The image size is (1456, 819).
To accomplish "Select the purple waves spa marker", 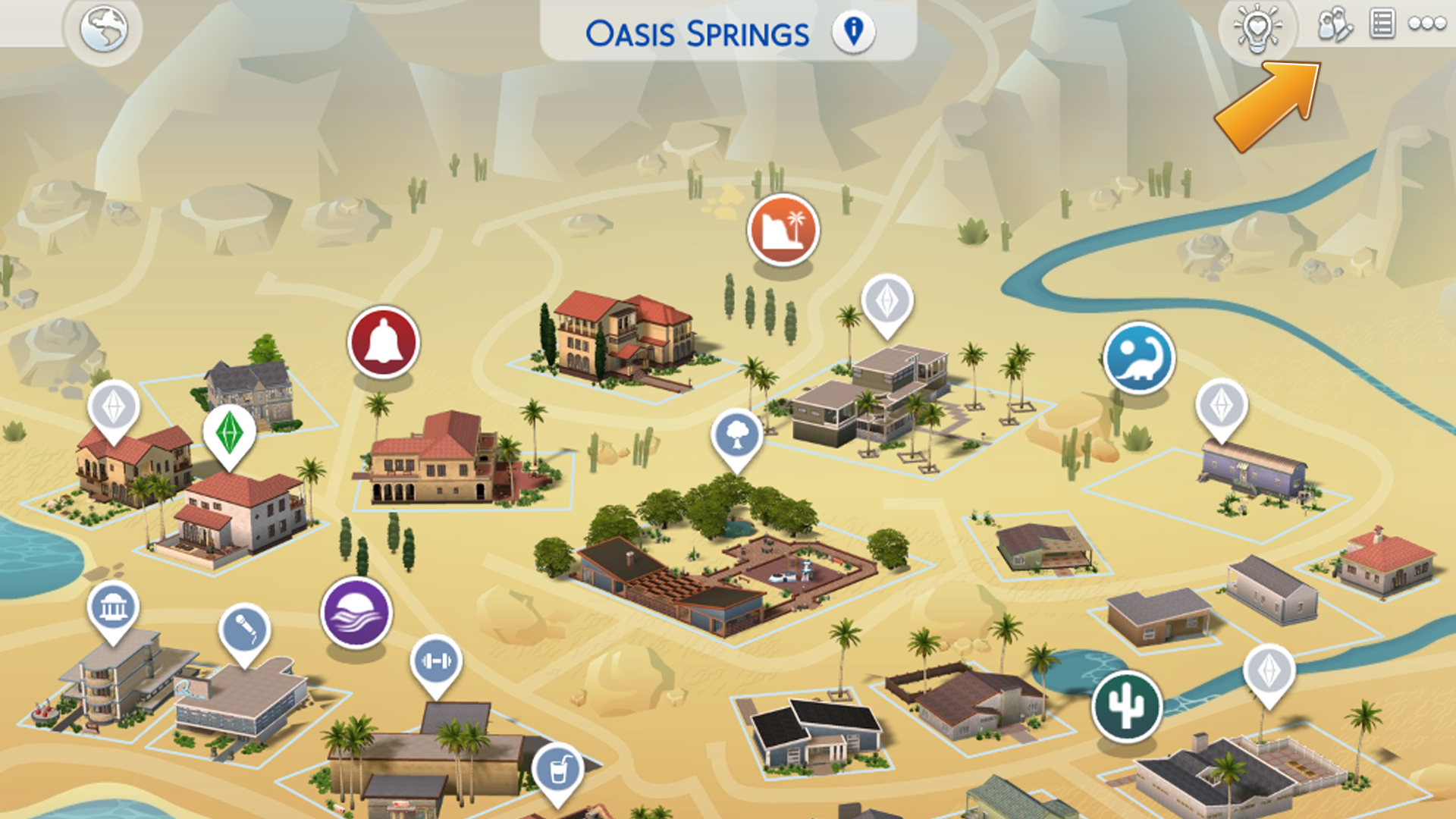I will [x=356, y=613].
